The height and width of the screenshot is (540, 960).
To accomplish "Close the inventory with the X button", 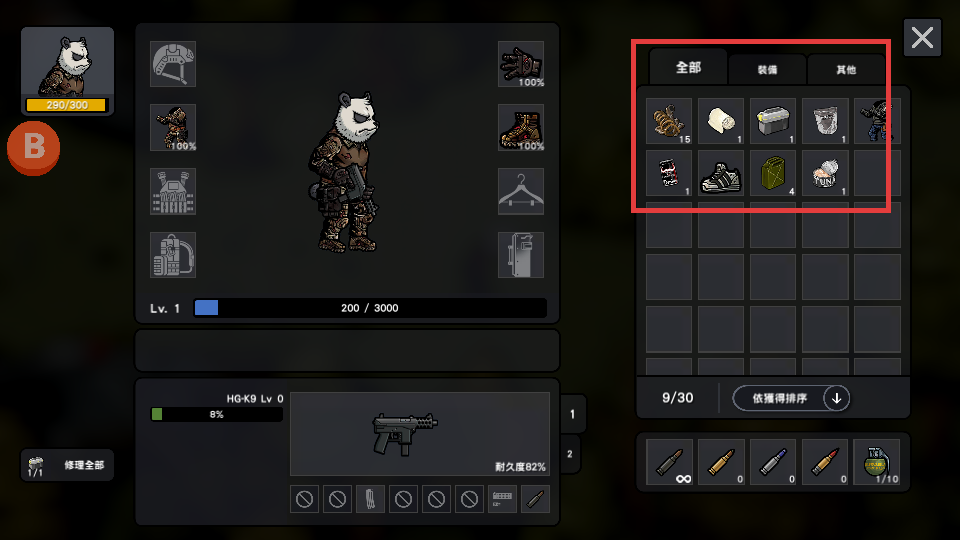I will pos(922,38).
